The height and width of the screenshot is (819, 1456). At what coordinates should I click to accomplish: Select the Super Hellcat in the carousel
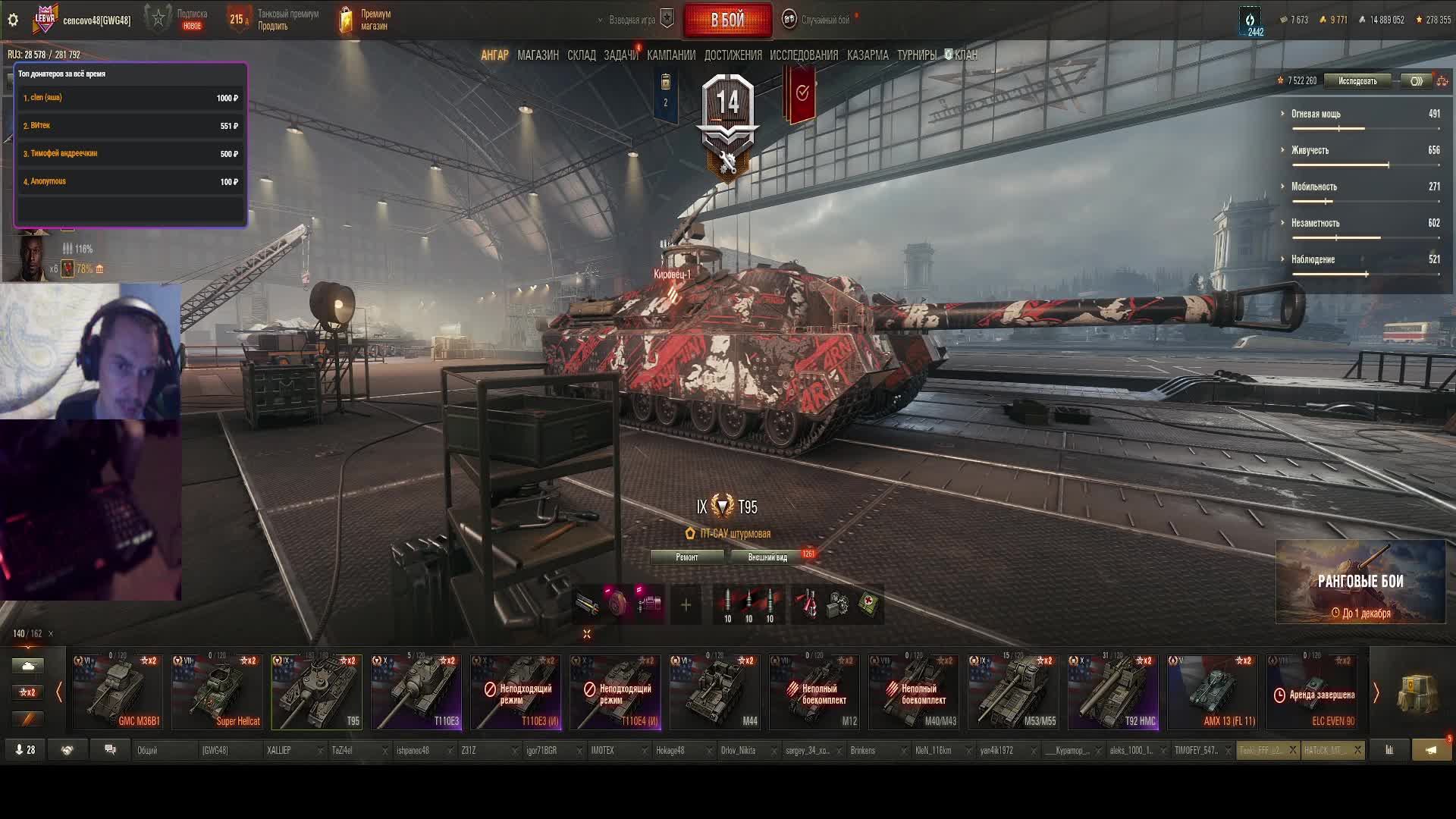coord(217,692)
